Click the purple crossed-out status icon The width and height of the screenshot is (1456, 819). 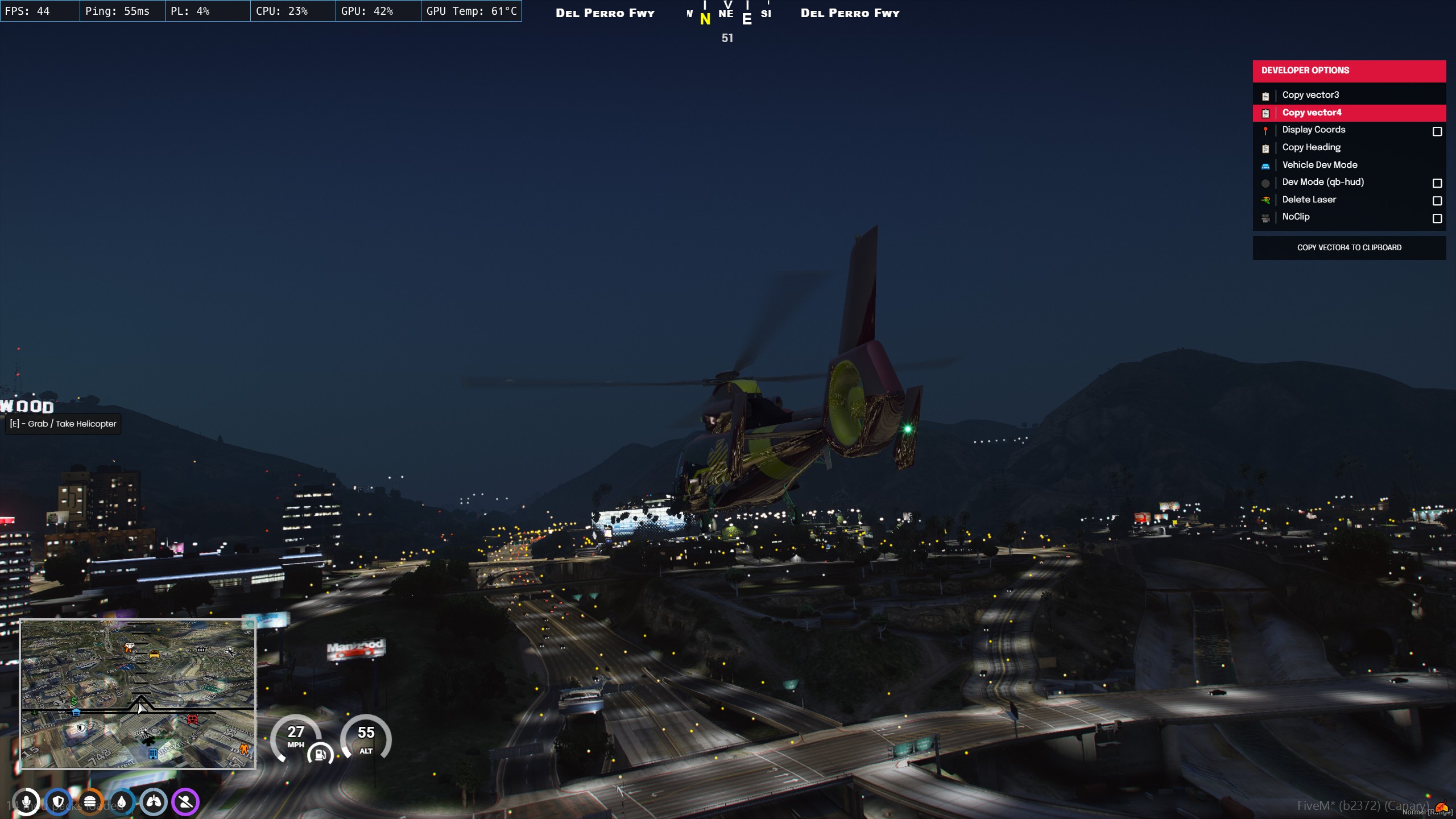[x=185, y=802]
